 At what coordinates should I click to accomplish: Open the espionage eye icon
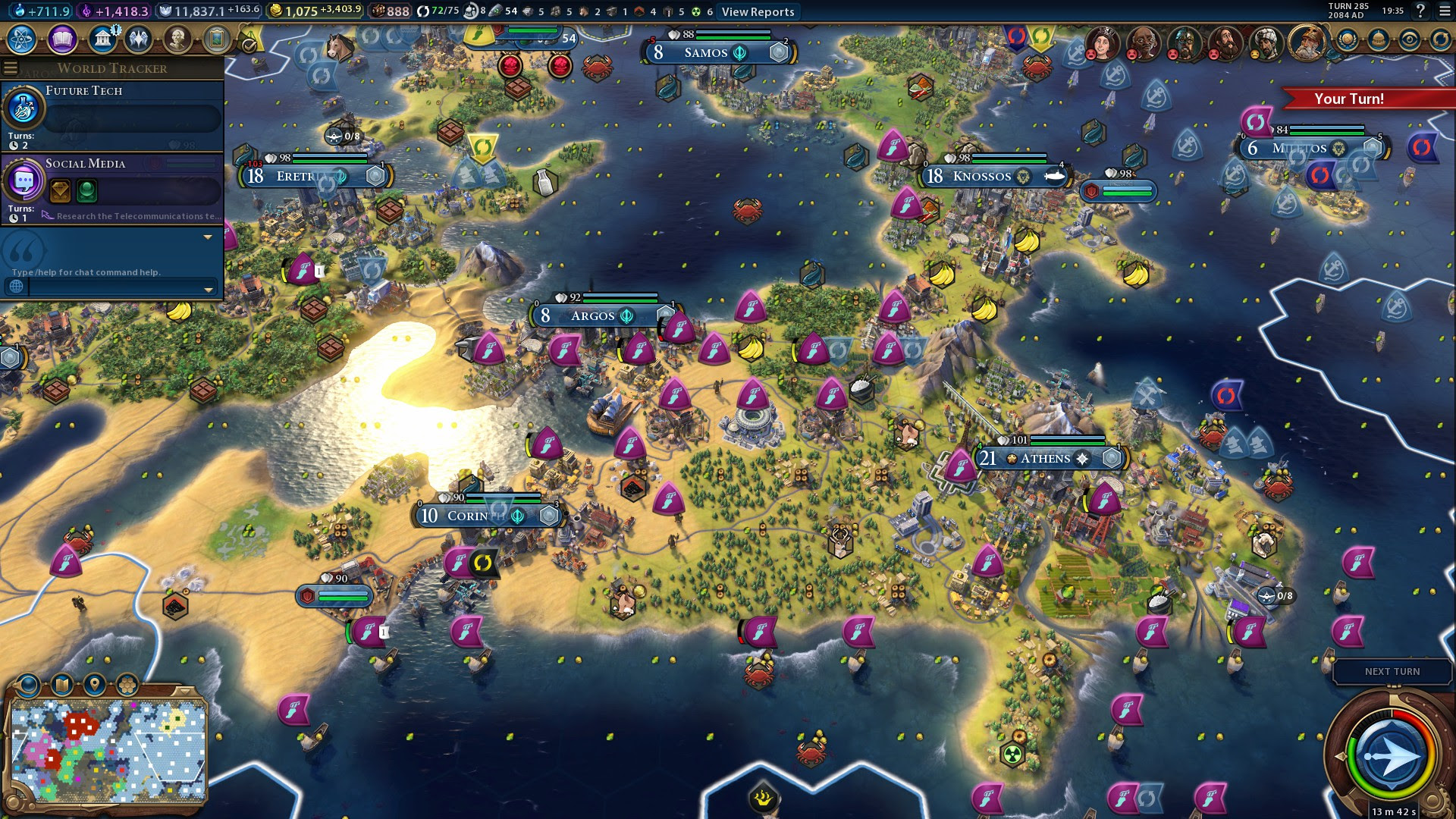coord(1410,39)
